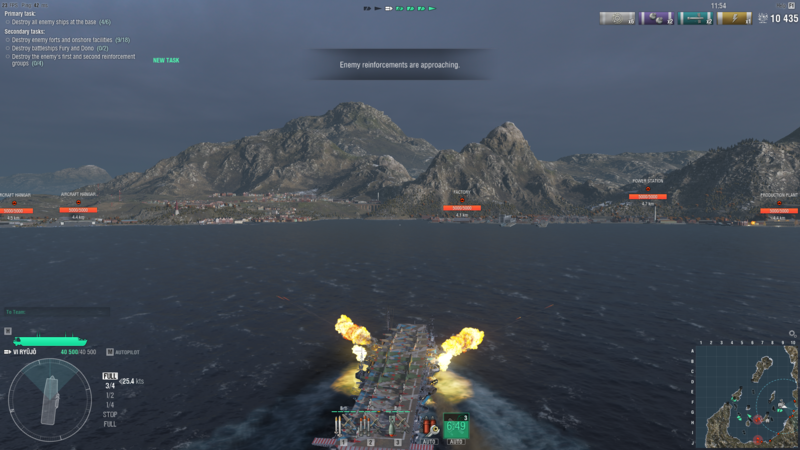Click the To Team chat box
Image resolution: width=800 pixels, height=450 pixels.
56,312
